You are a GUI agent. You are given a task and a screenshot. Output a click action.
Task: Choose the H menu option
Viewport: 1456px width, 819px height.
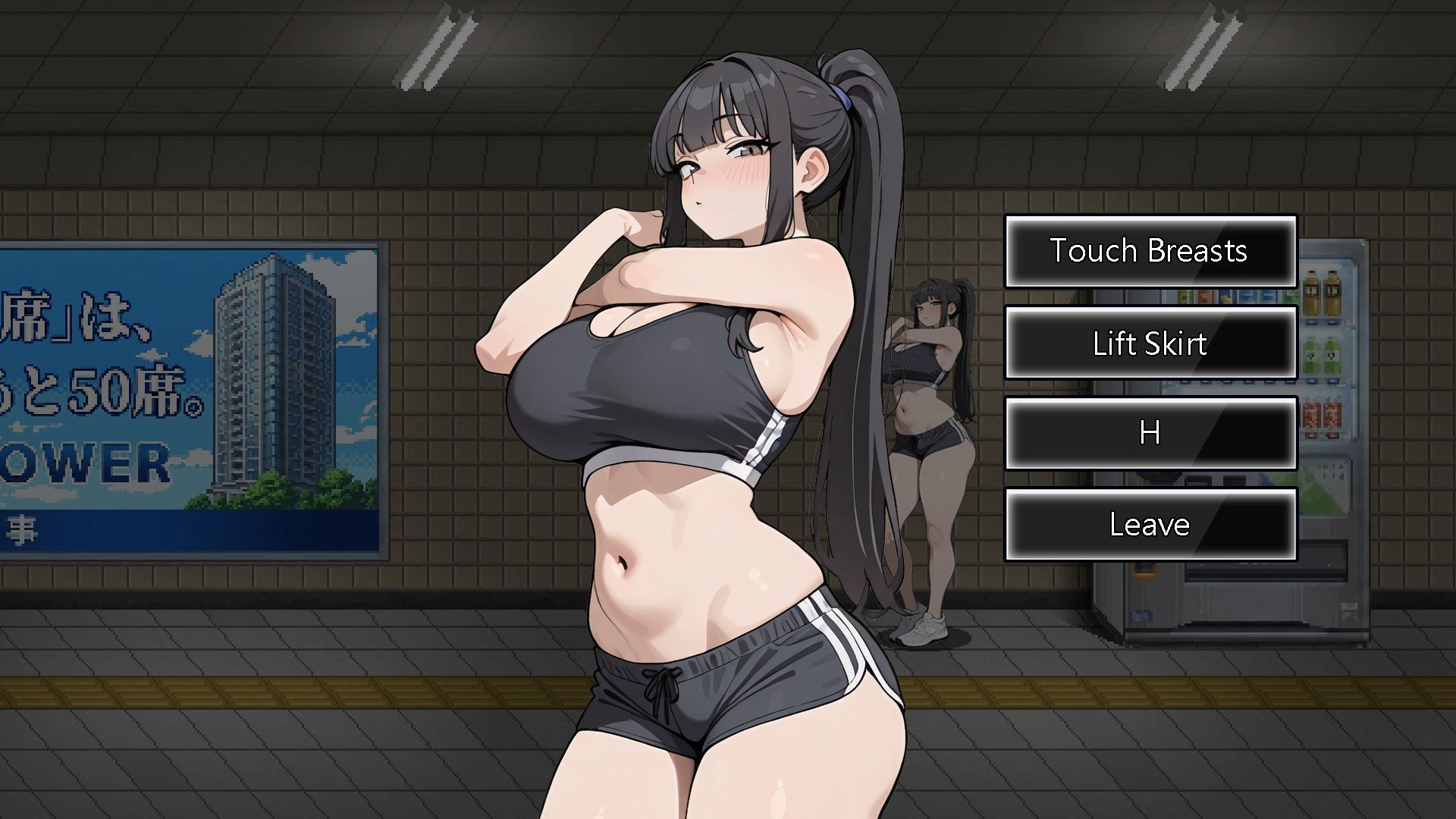click(1150, 434)
